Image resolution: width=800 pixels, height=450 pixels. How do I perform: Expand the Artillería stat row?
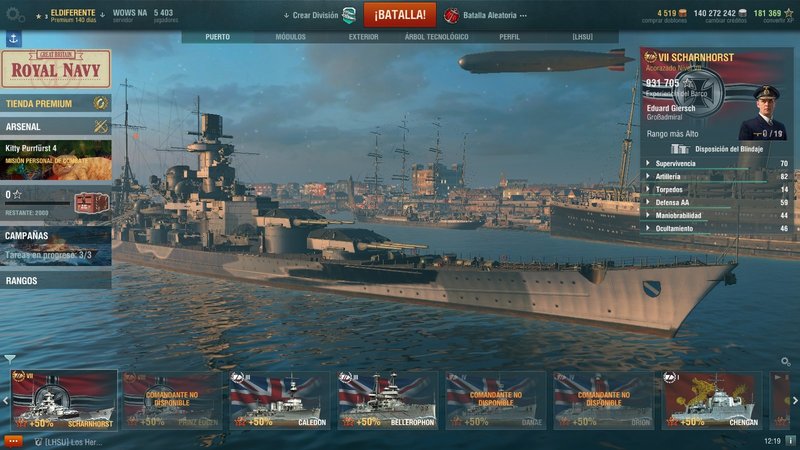(x=716, y=176)
